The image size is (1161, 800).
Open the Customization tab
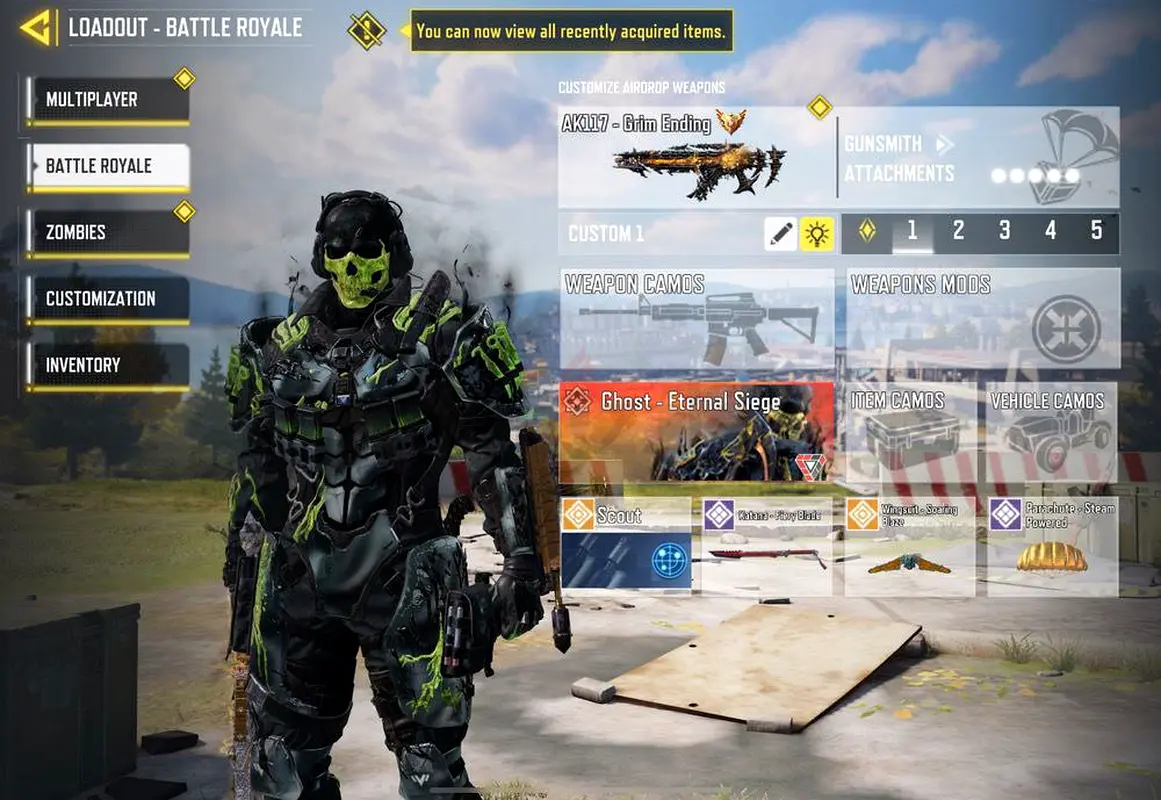coord(108,299)
